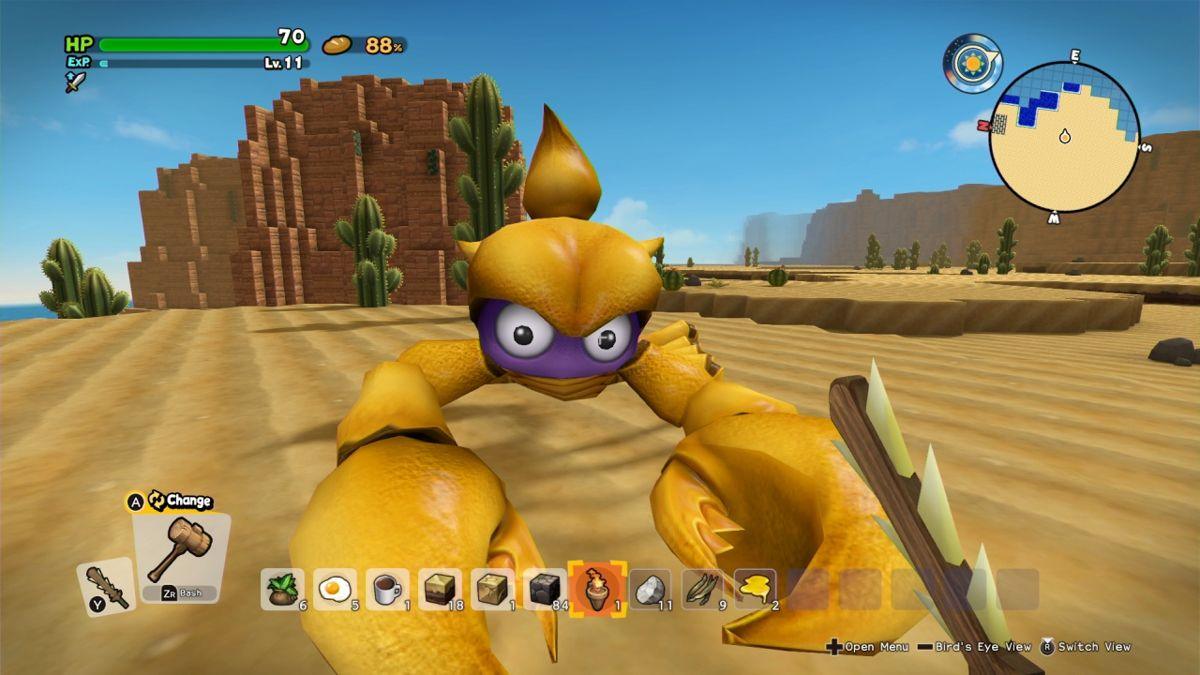Click the sword status icon under EXP

click(x=76, y=82)
